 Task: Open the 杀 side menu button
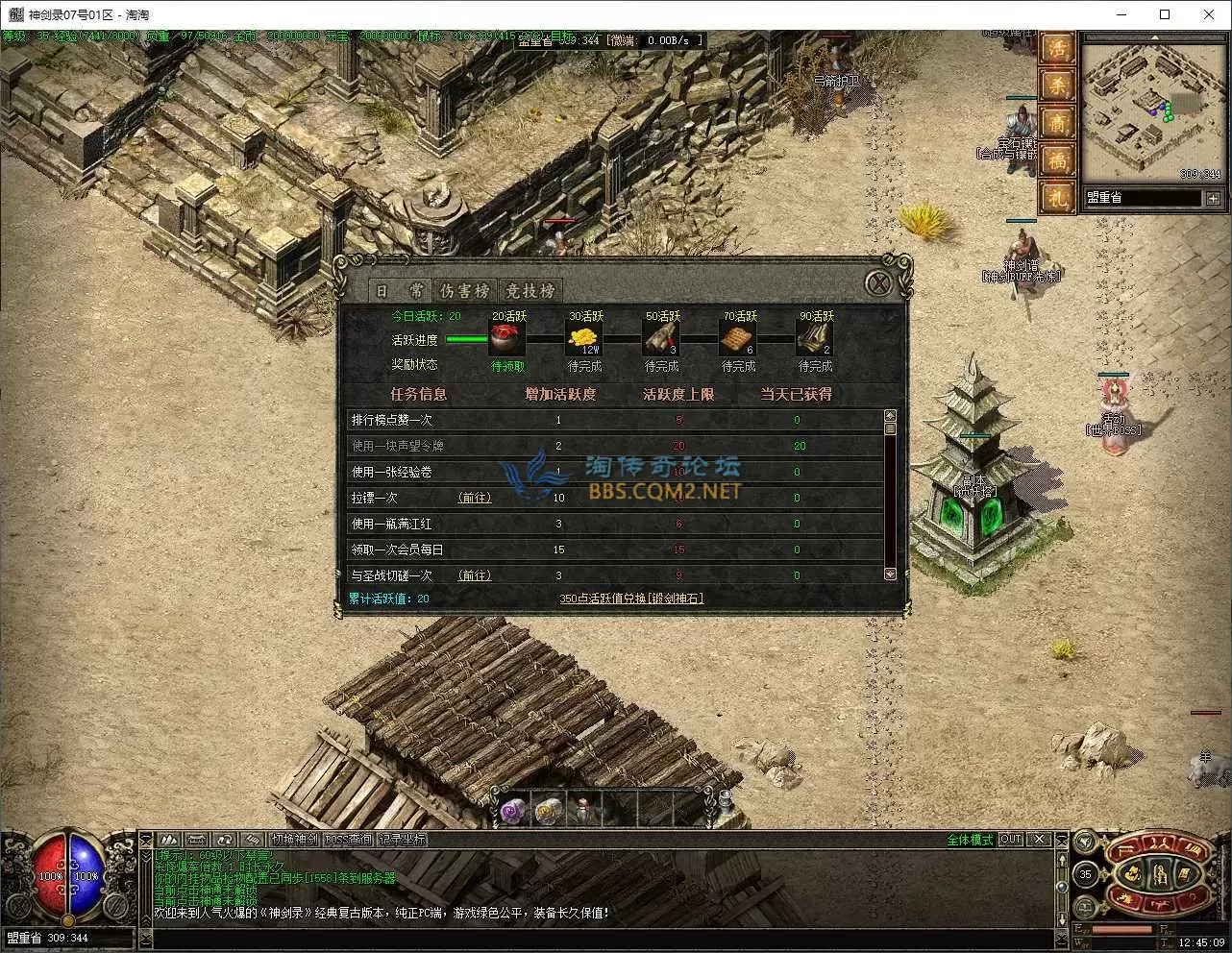(1057, 86)
